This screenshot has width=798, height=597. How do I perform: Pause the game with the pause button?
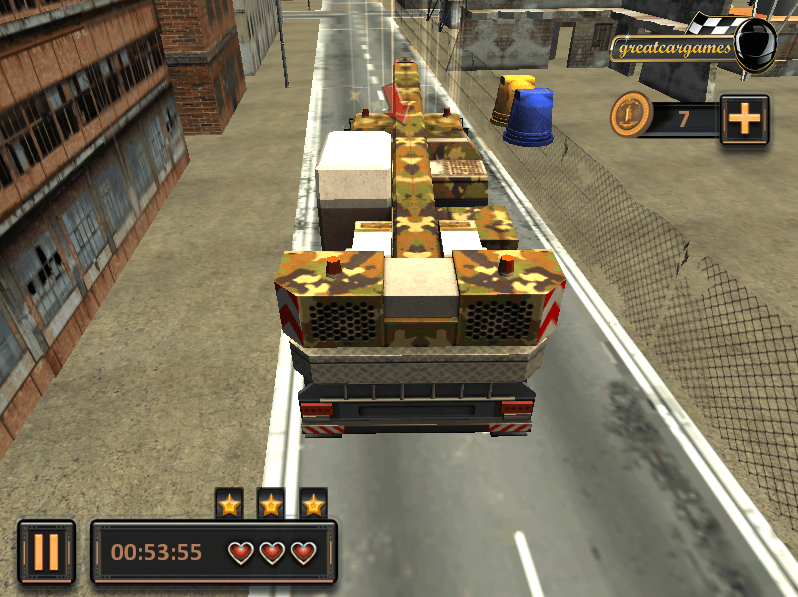point(46,551)
